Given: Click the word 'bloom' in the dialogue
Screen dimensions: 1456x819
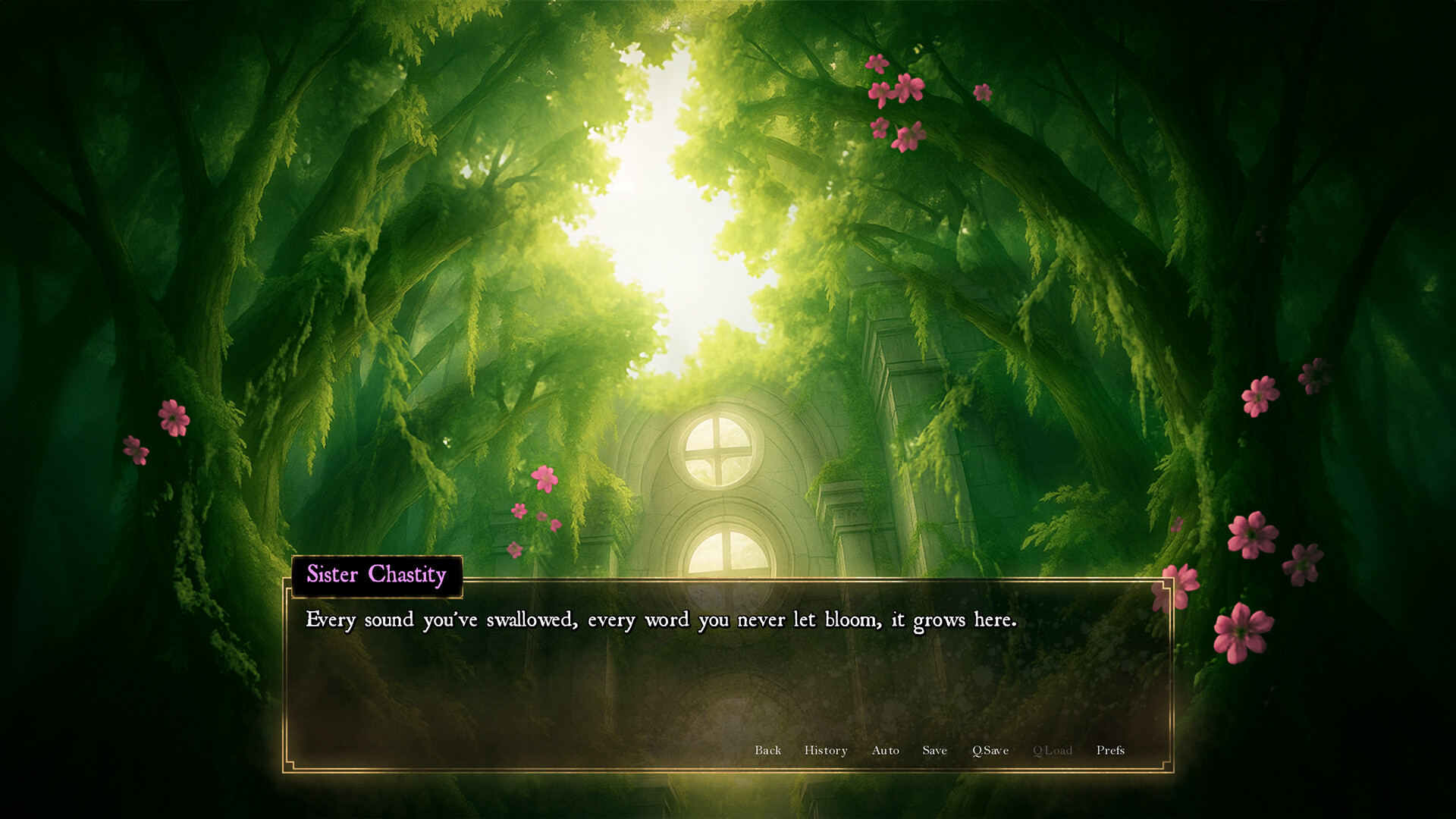Looking at the screenshot, I should [851, 620].
